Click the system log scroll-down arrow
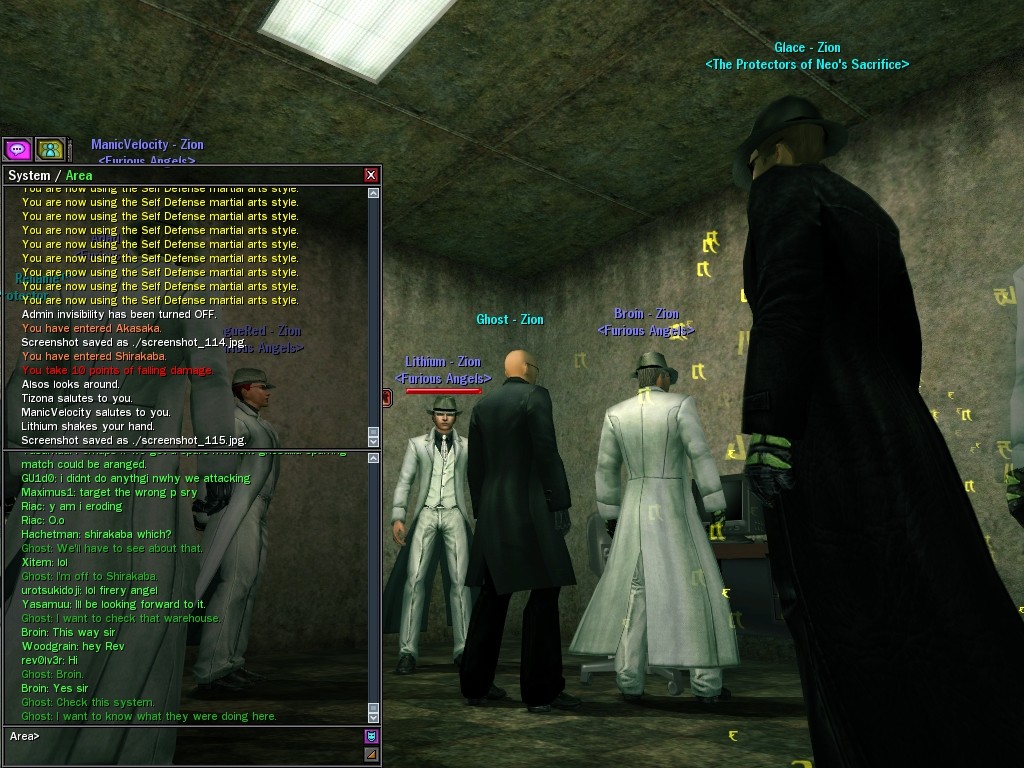 click(374, 441)
